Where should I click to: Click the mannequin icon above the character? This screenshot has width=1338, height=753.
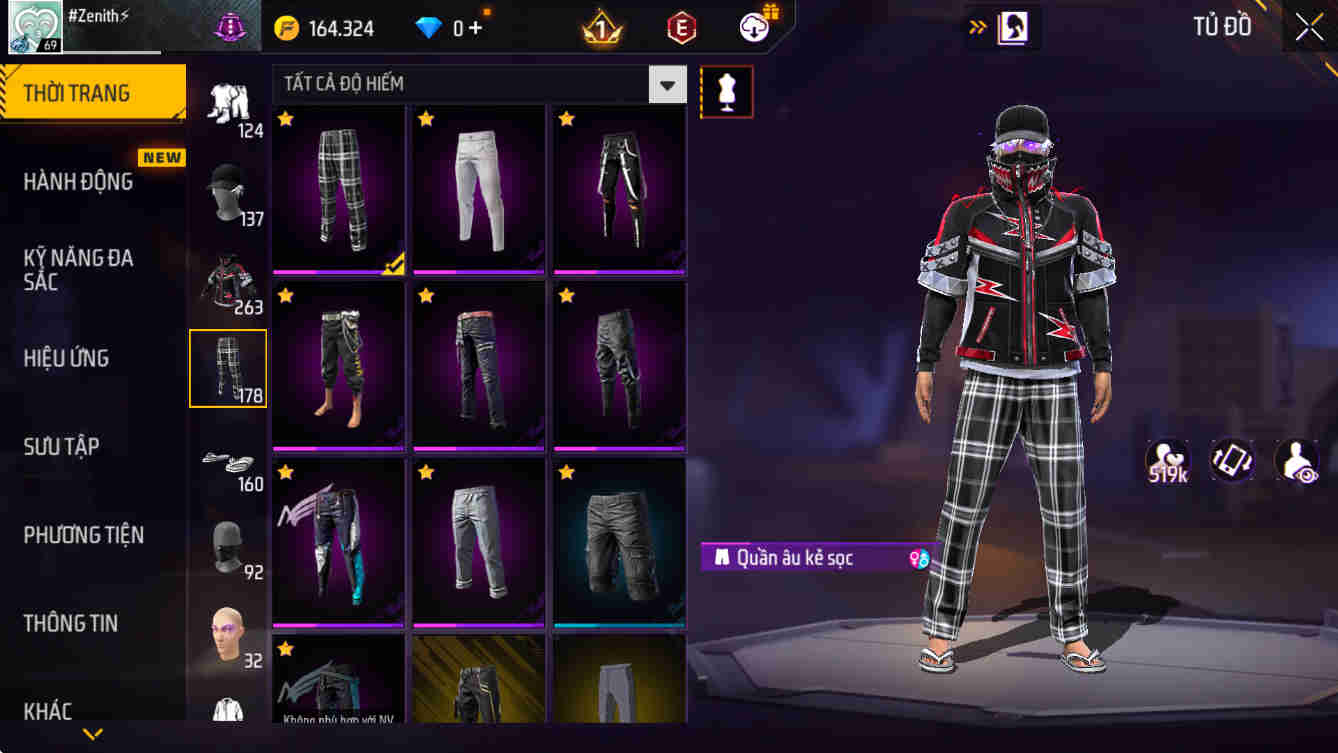pyautogui.click(x=727, y=91)
